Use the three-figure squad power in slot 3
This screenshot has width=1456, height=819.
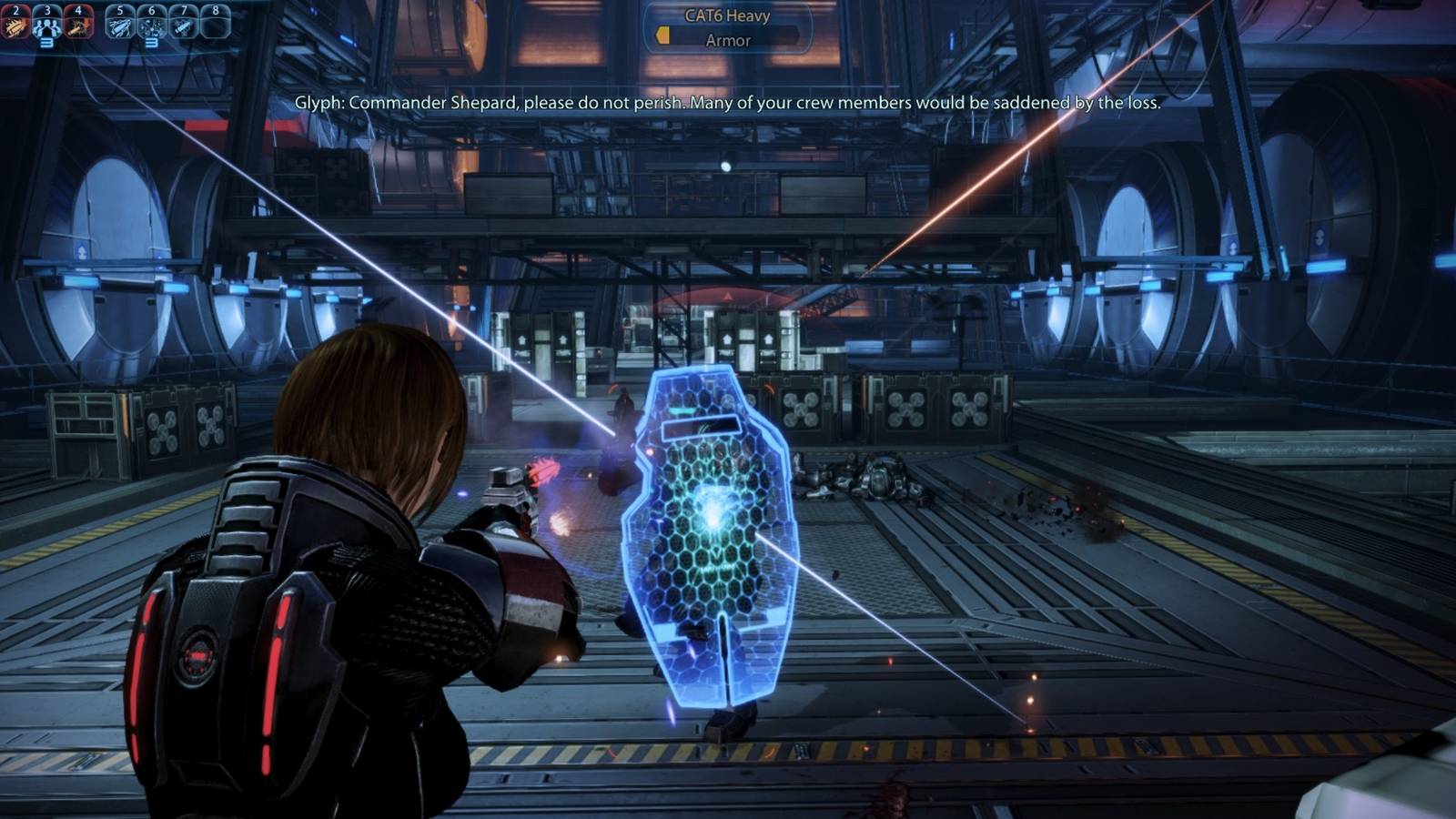(x=46, y=23)
